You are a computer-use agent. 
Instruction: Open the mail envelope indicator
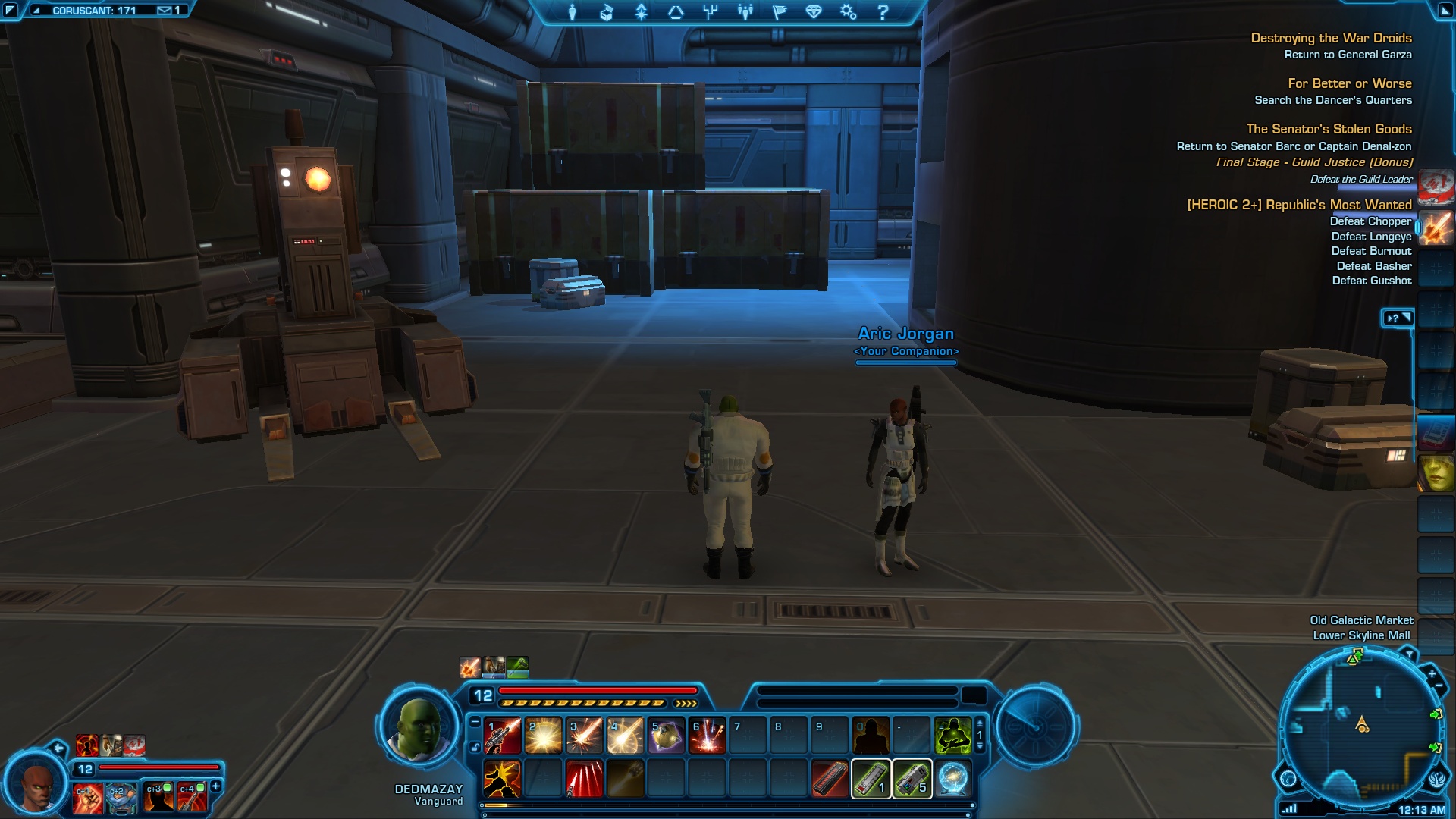[165, 11]
